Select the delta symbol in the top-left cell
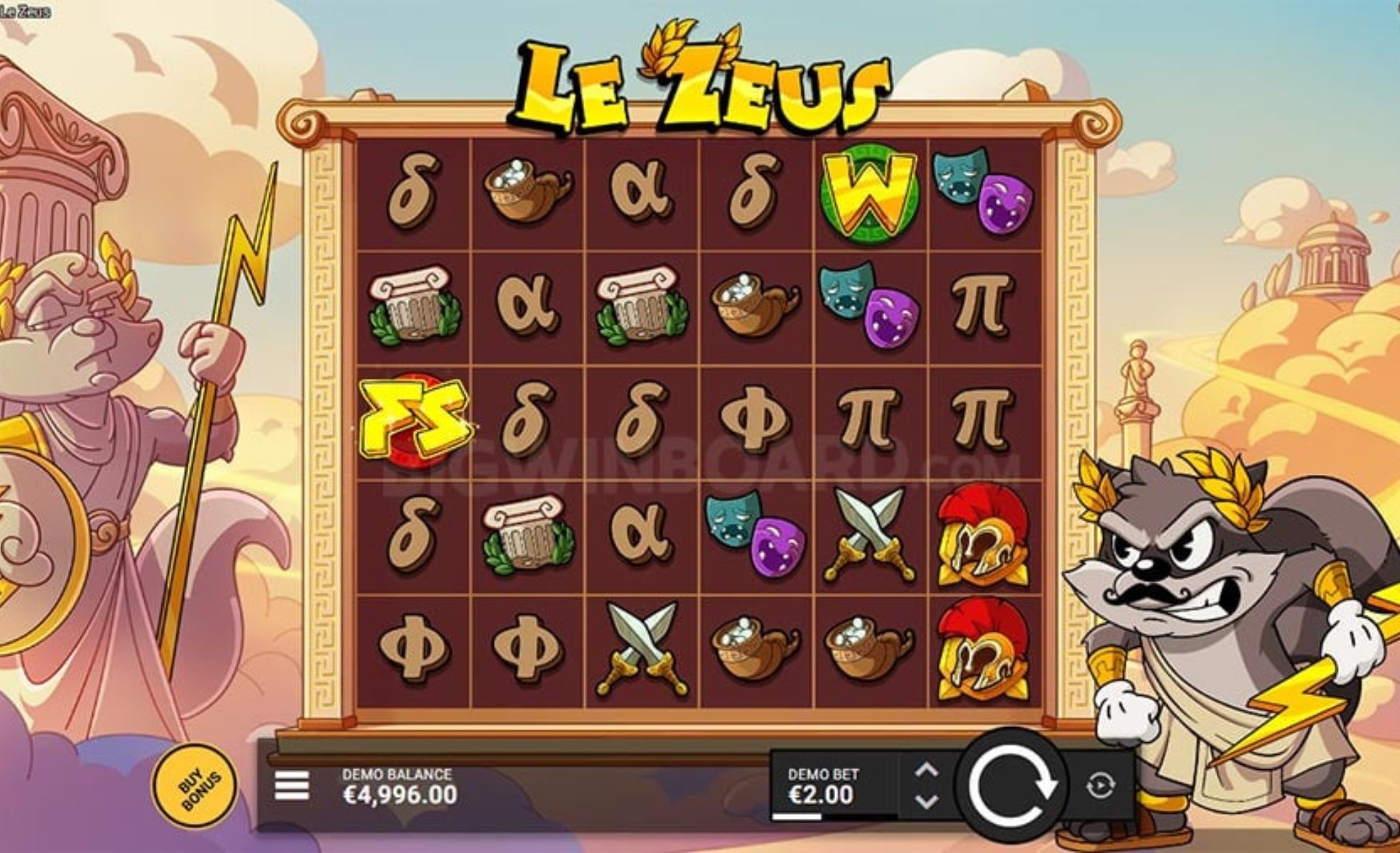Screen dimensions: 1400x853 click(x=416, y=192)
